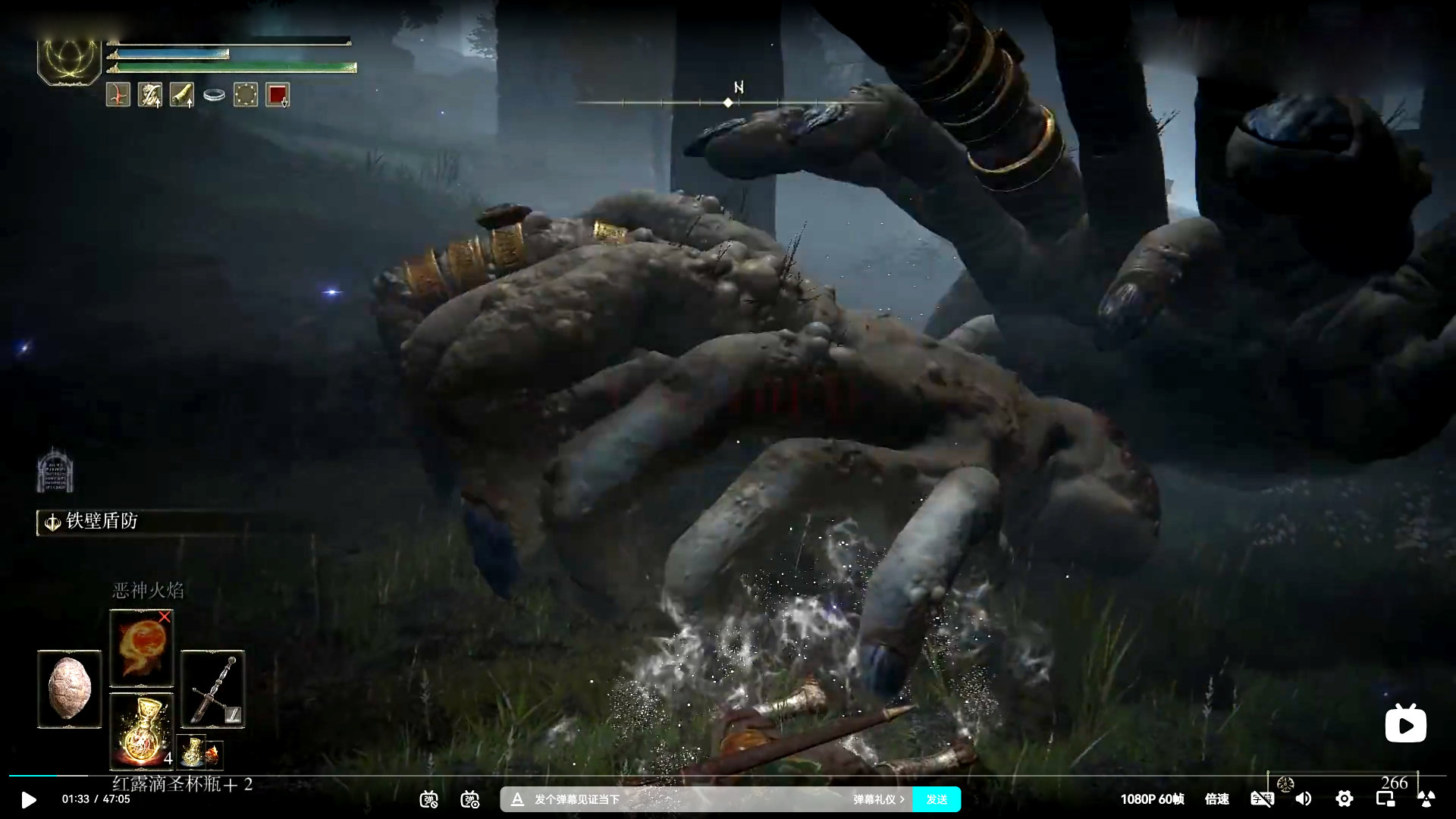
Task: Click the danmaku comment input field
Action: click(x=682, y=799)
